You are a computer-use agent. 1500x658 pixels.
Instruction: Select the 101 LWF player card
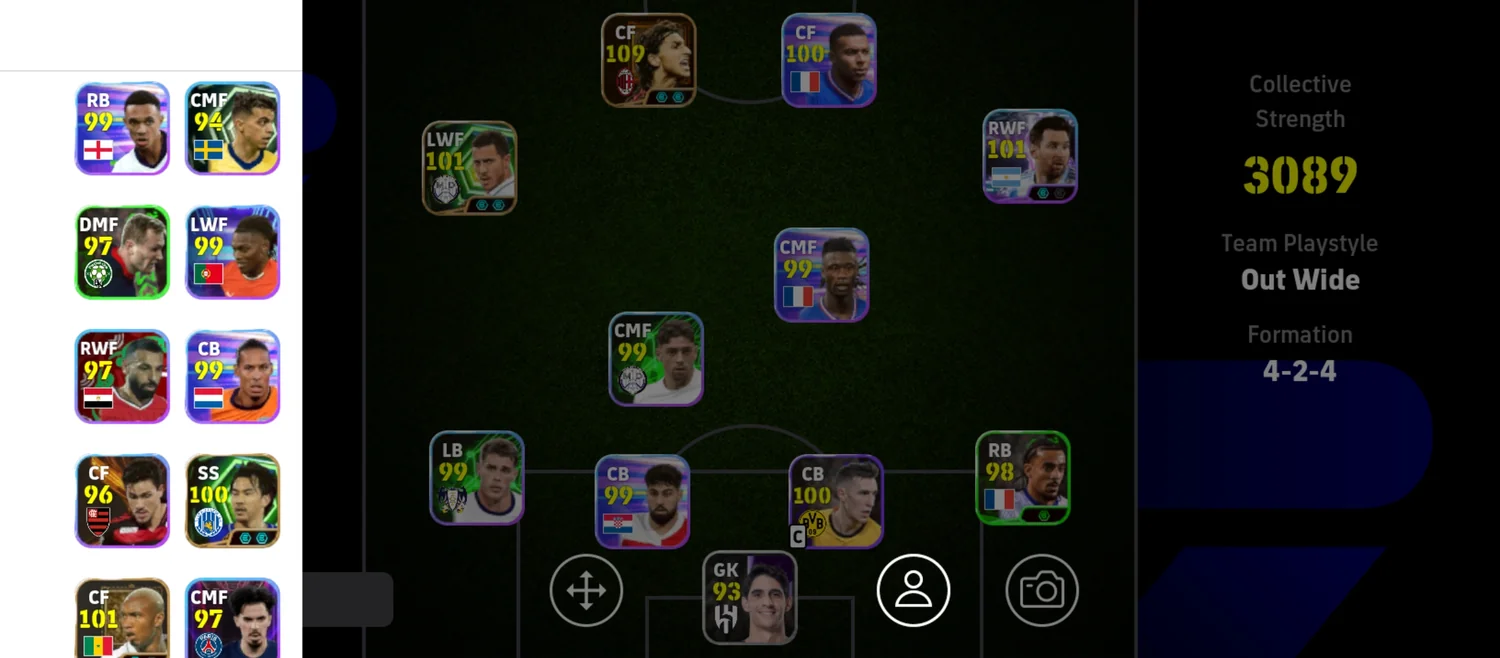coord(469,168)
